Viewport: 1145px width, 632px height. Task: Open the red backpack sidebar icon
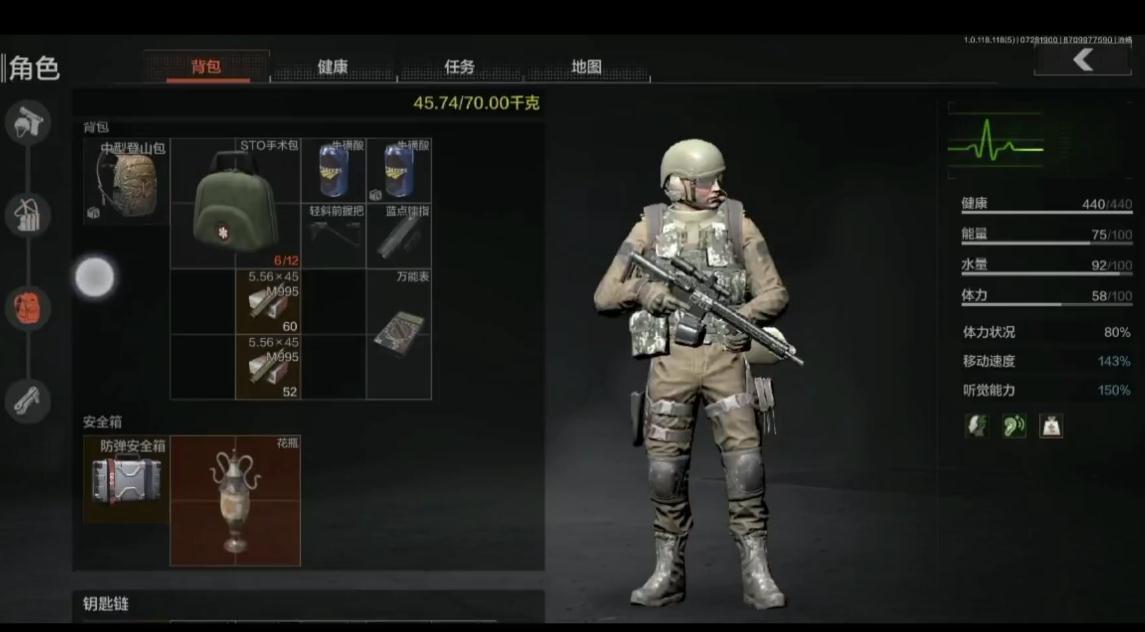tap(28, 307)
